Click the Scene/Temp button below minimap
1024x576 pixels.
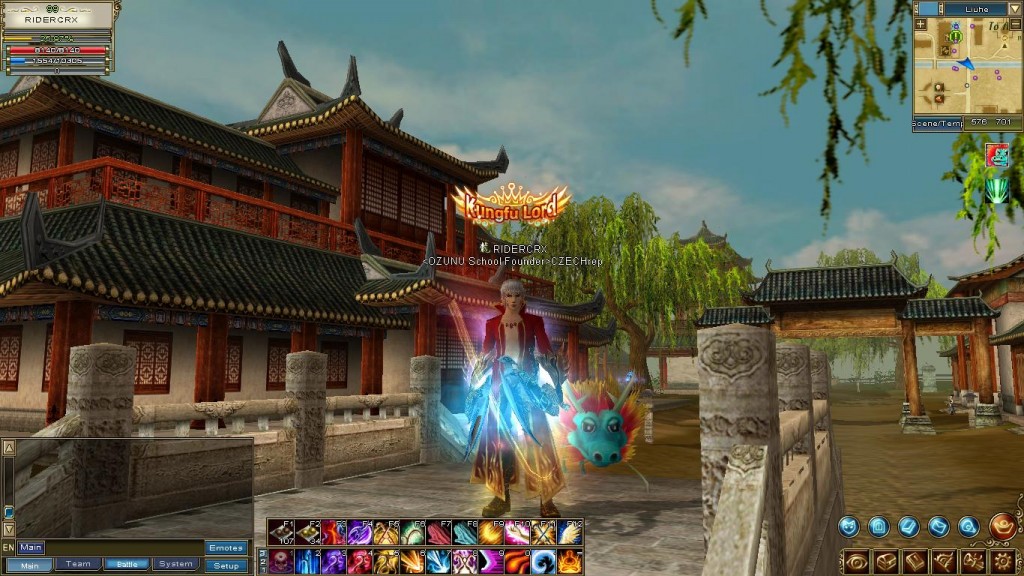coord(937,124)
